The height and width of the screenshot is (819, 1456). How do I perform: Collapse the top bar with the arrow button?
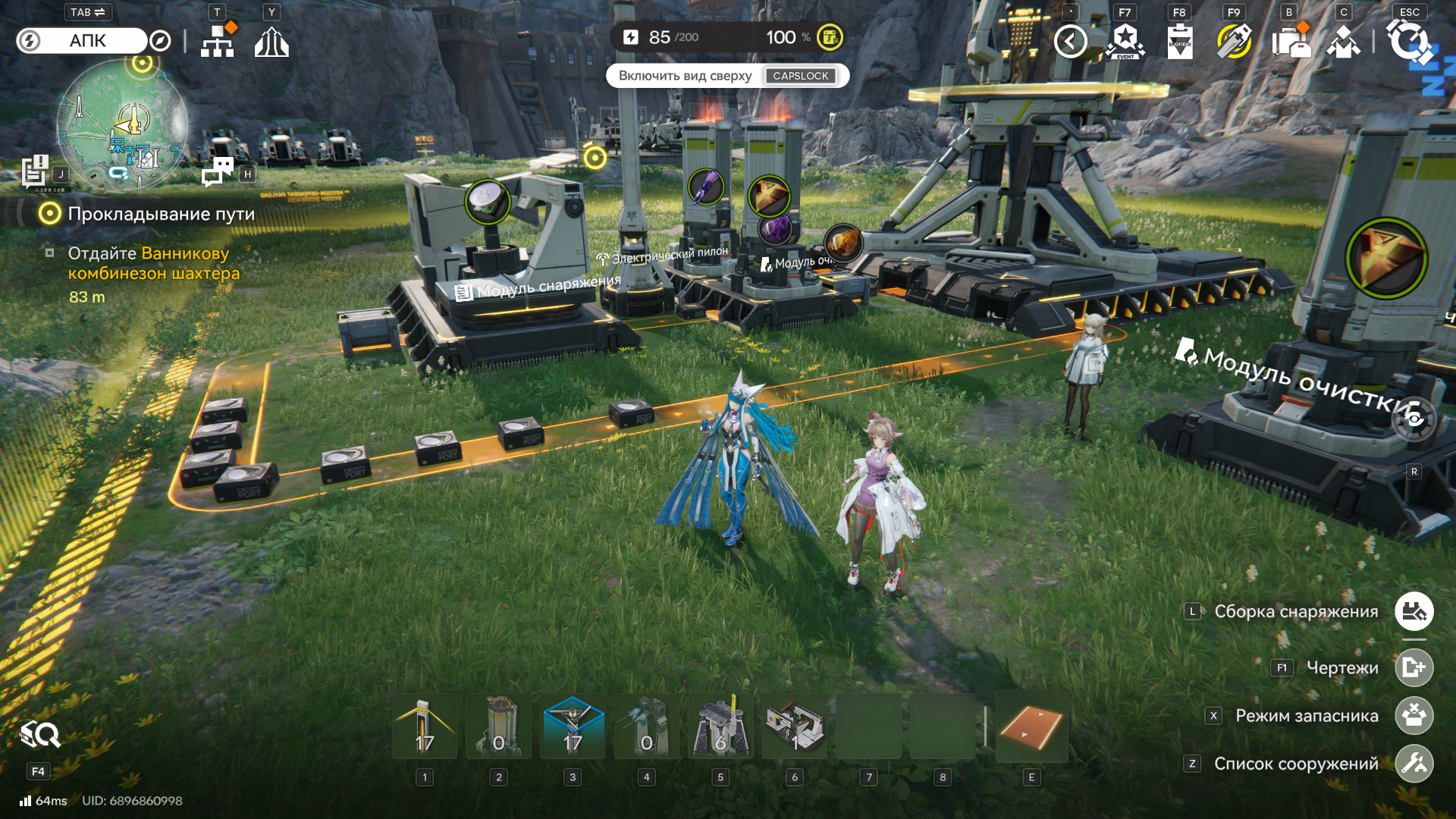tap(1070, 41)
